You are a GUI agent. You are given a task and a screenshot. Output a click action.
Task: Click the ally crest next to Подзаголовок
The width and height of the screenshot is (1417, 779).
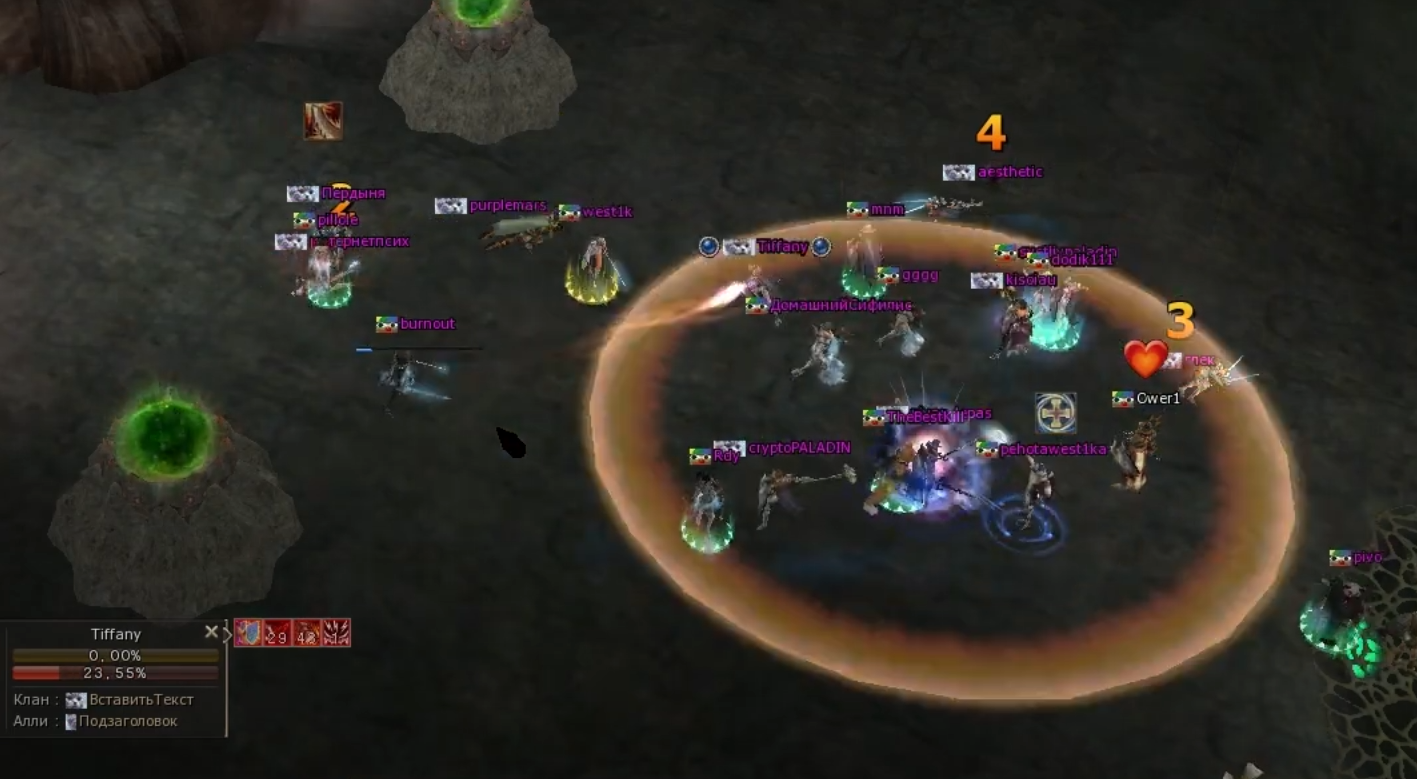click(x=71, y=720)
